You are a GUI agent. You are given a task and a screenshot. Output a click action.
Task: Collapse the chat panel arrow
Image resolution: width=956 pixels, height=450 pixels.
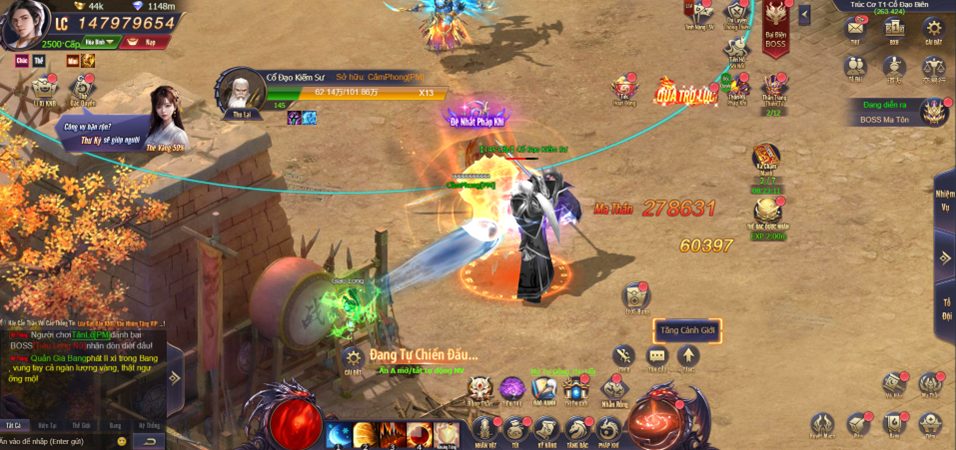point(175,378)
